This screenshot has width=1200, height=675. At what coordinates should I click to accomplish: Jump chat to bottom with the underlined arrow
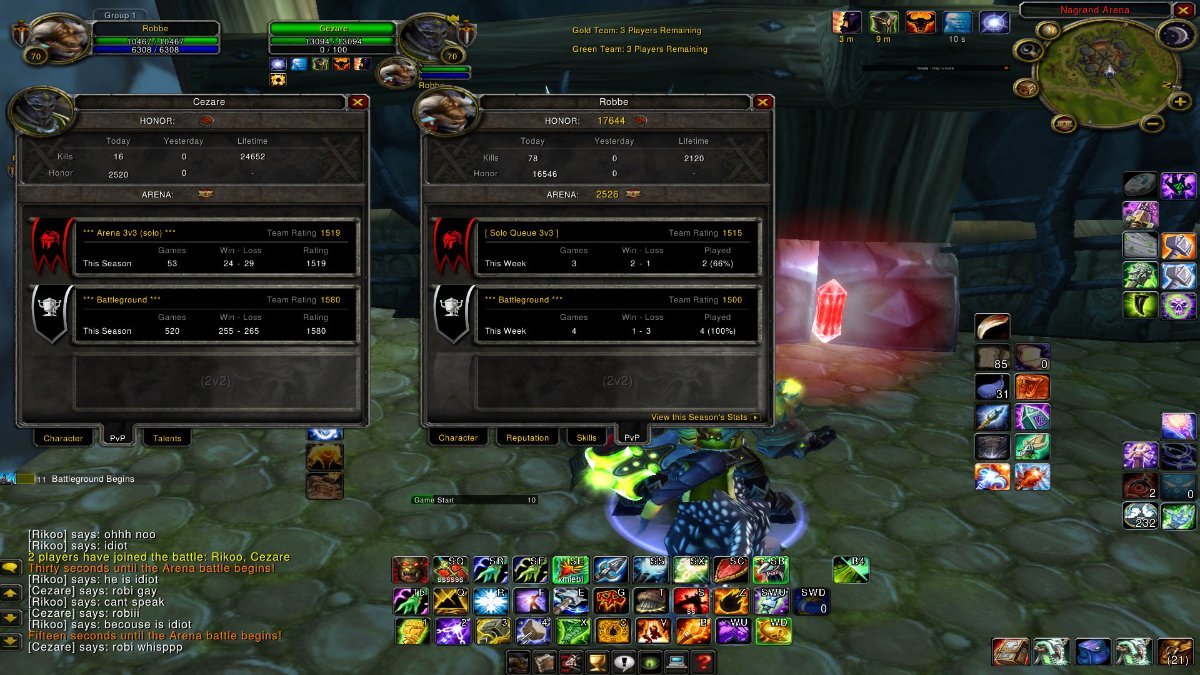[11, 641]
